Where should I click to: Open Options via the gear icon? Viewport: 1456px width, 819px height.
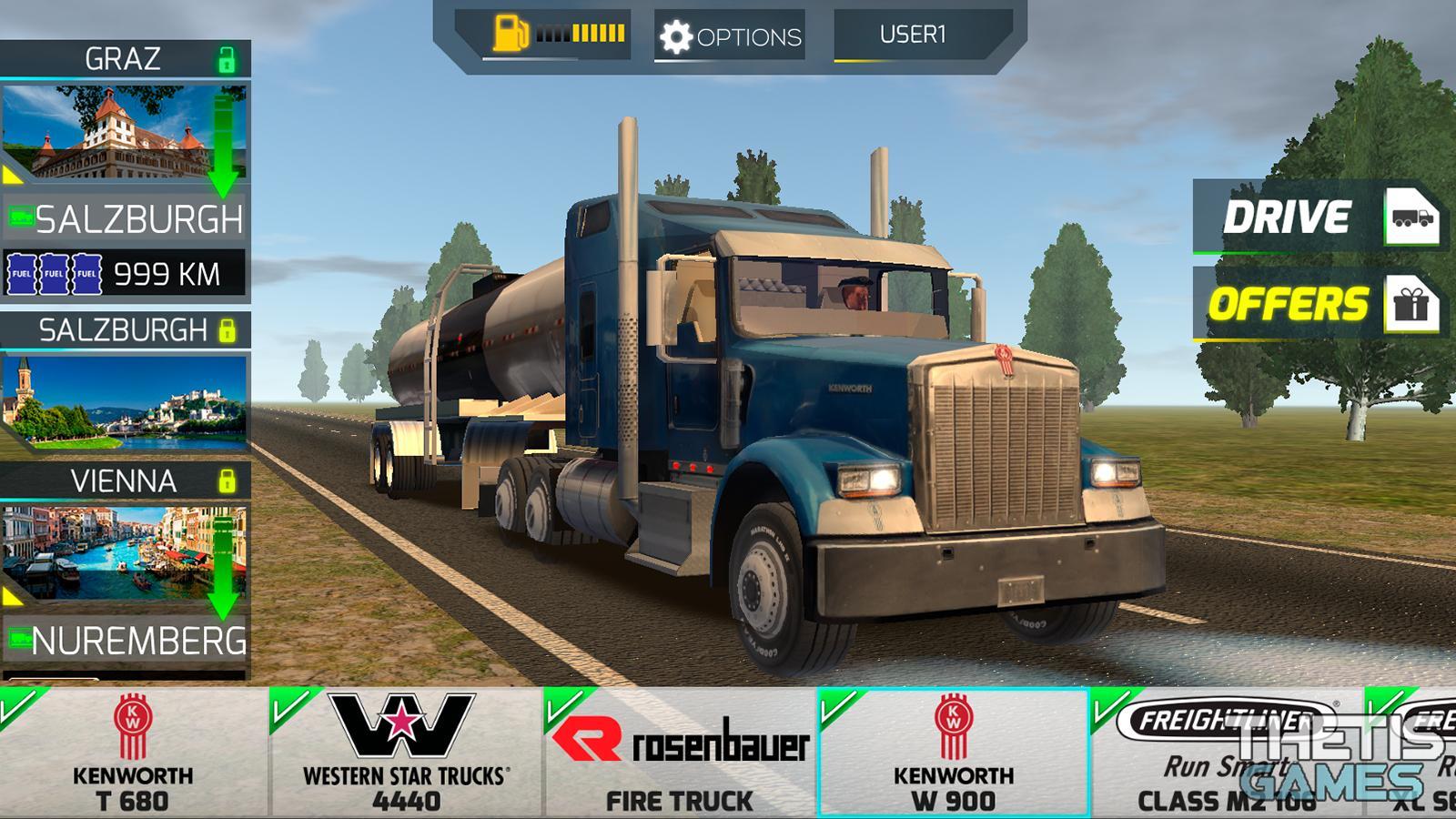pos(677,35)
